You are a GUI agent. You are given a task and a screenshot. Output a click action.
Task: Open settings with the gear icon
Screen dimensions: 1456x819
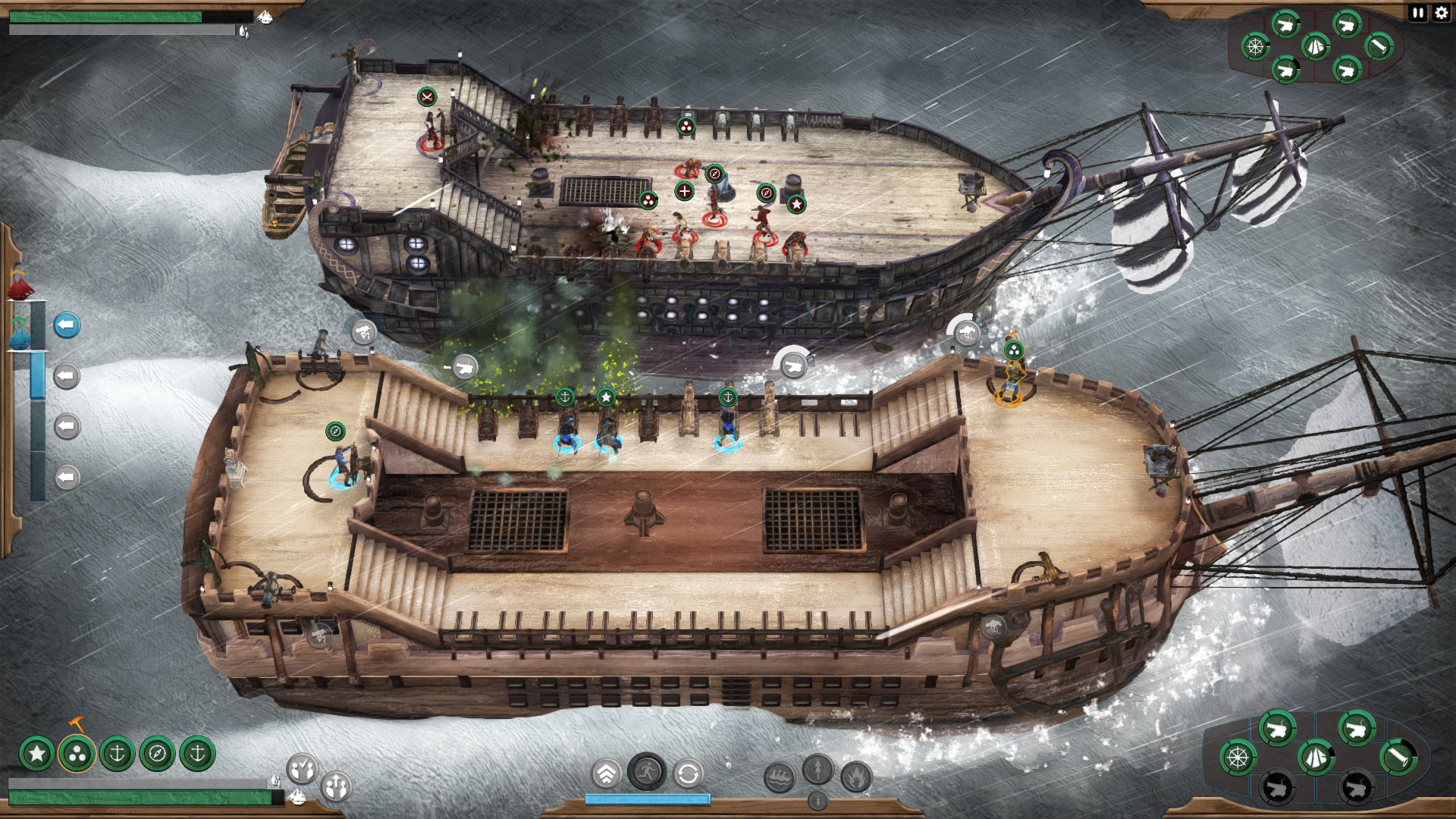point(1441,13)
